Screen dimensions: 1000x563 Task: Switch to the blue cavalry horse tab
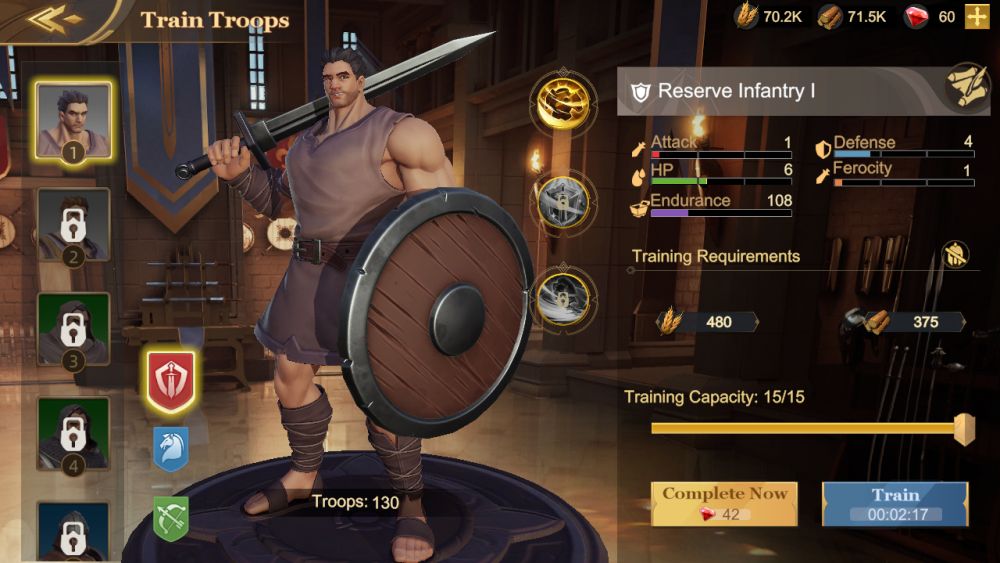click(171, 449)
